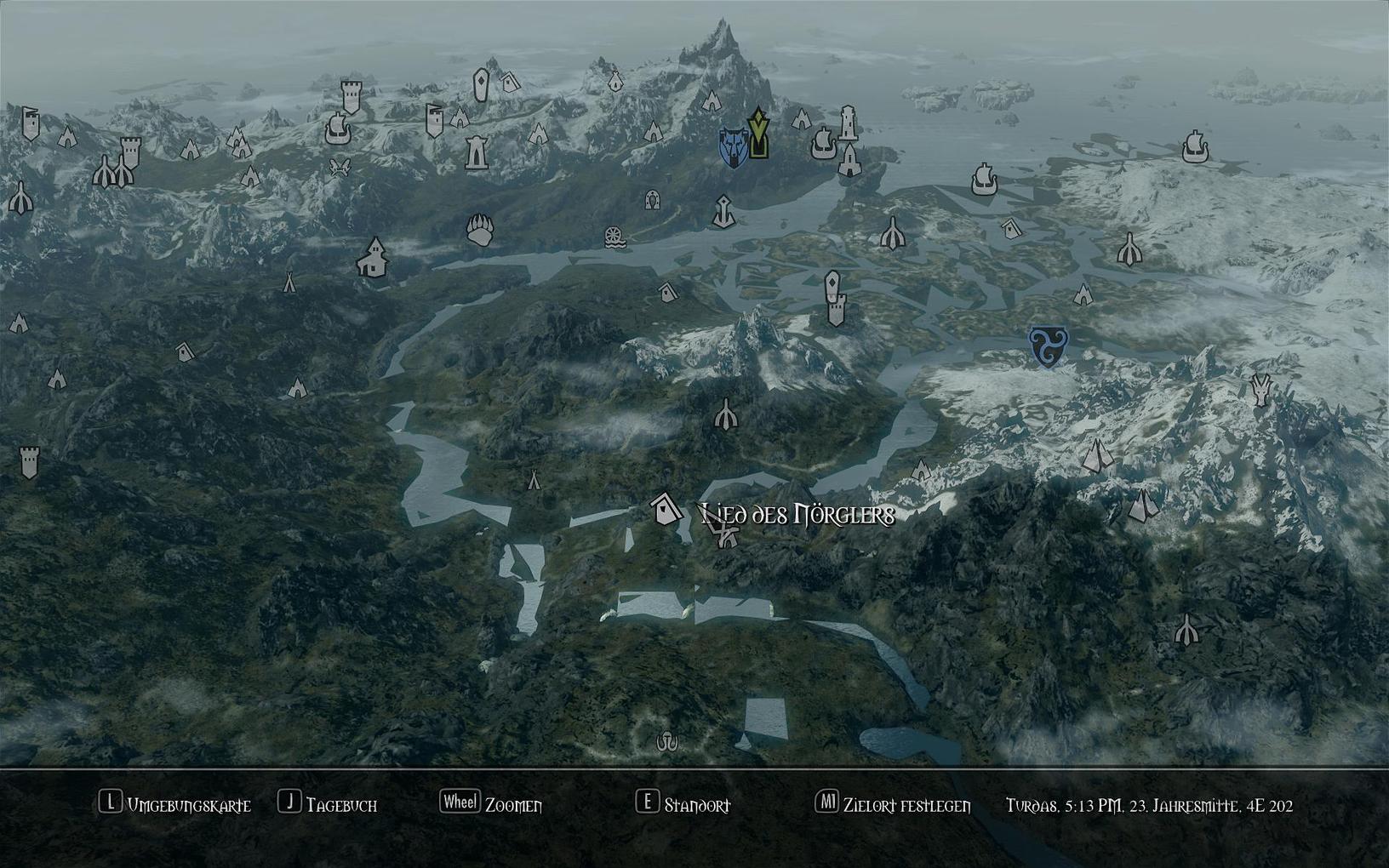Click the horseshoe arch stable marker
This screenshot has width=1389, height=868.
(x=653, y=200)
